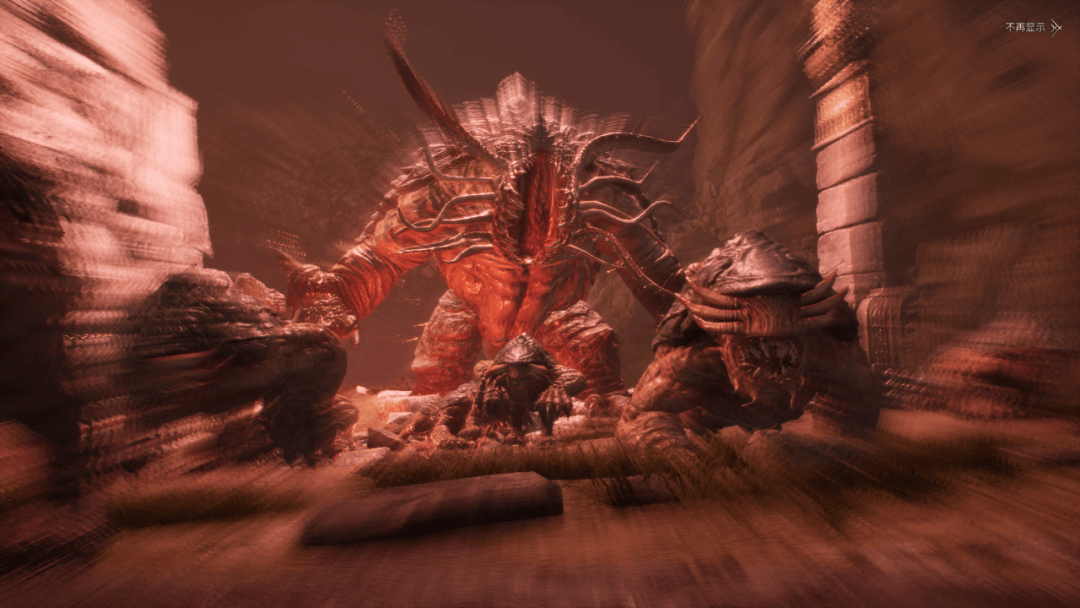Click the 不再显示 skip button
1080x608 pixels.
[1032, 27]
